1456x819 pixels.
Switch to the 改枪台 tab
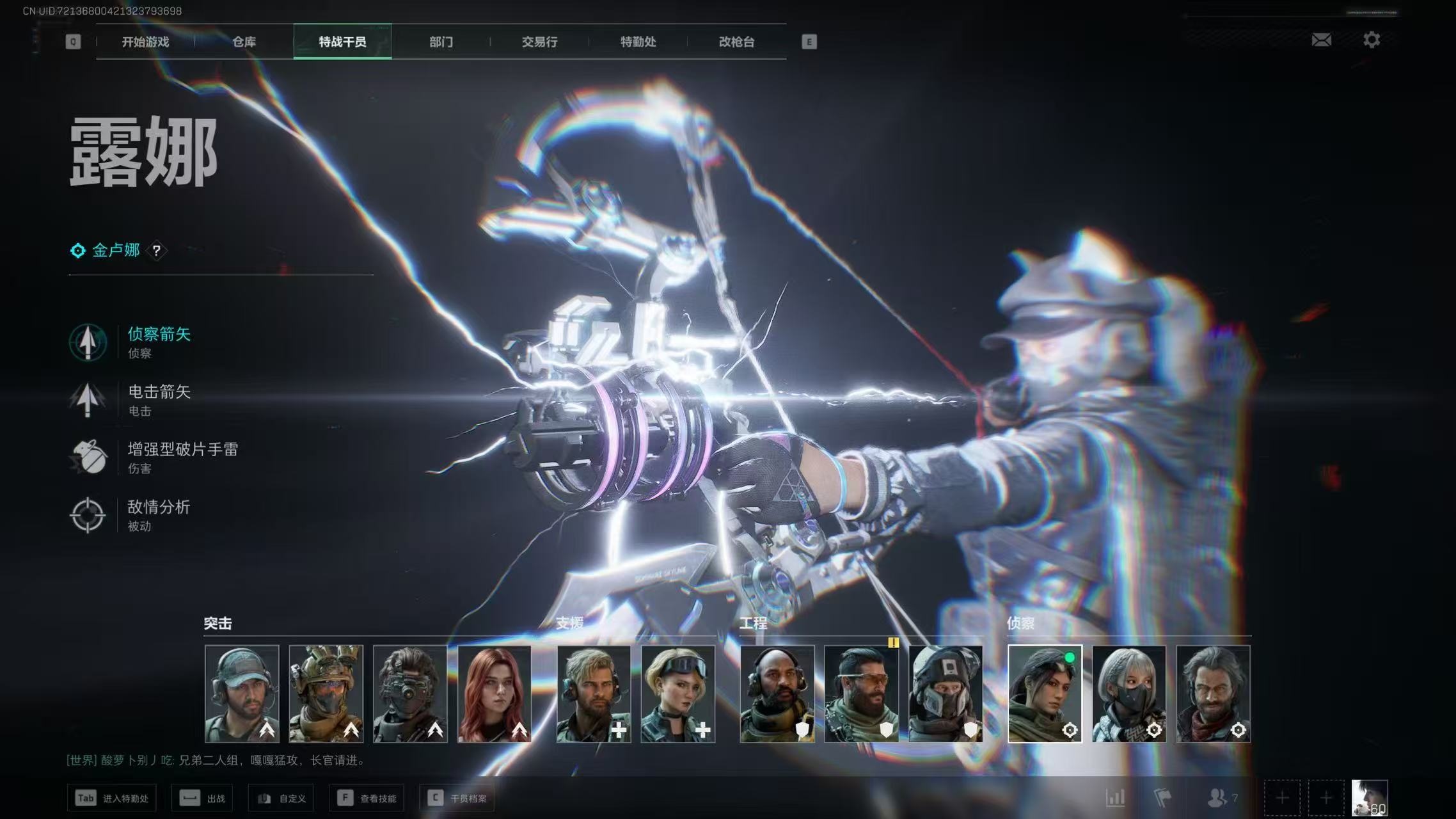(736, 42)
